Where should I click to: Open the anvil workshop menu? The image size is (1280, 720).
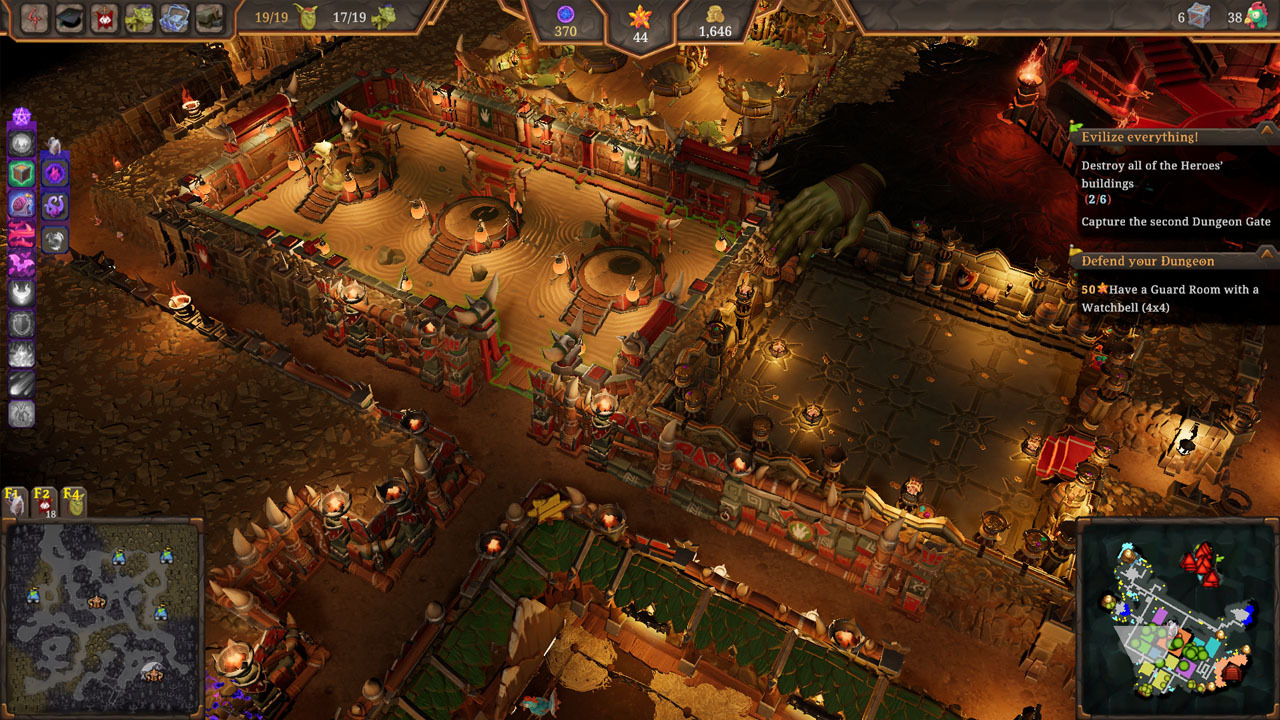(x=209, y=18)
